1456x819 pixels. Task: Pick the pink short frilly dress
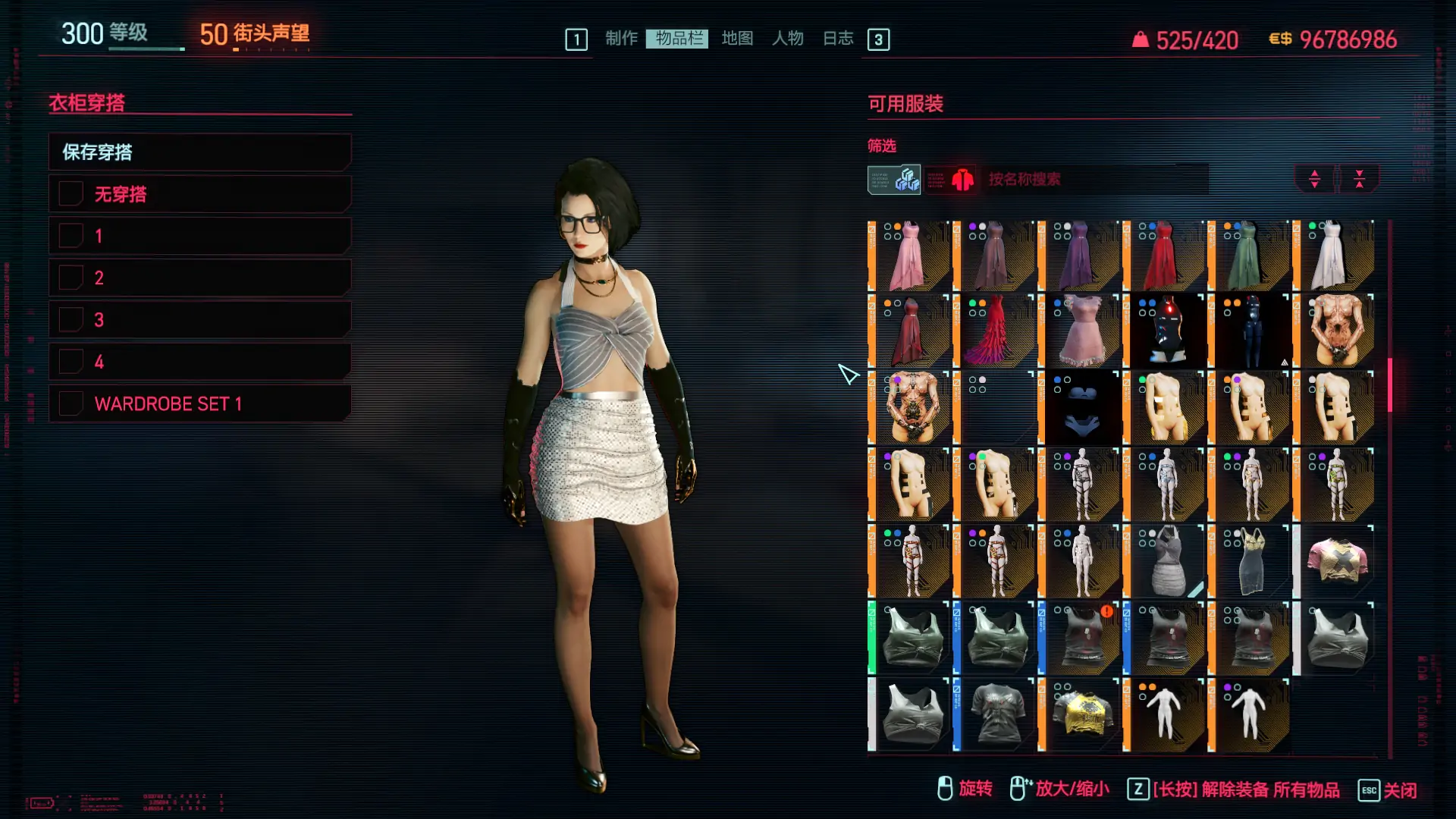1079,332
